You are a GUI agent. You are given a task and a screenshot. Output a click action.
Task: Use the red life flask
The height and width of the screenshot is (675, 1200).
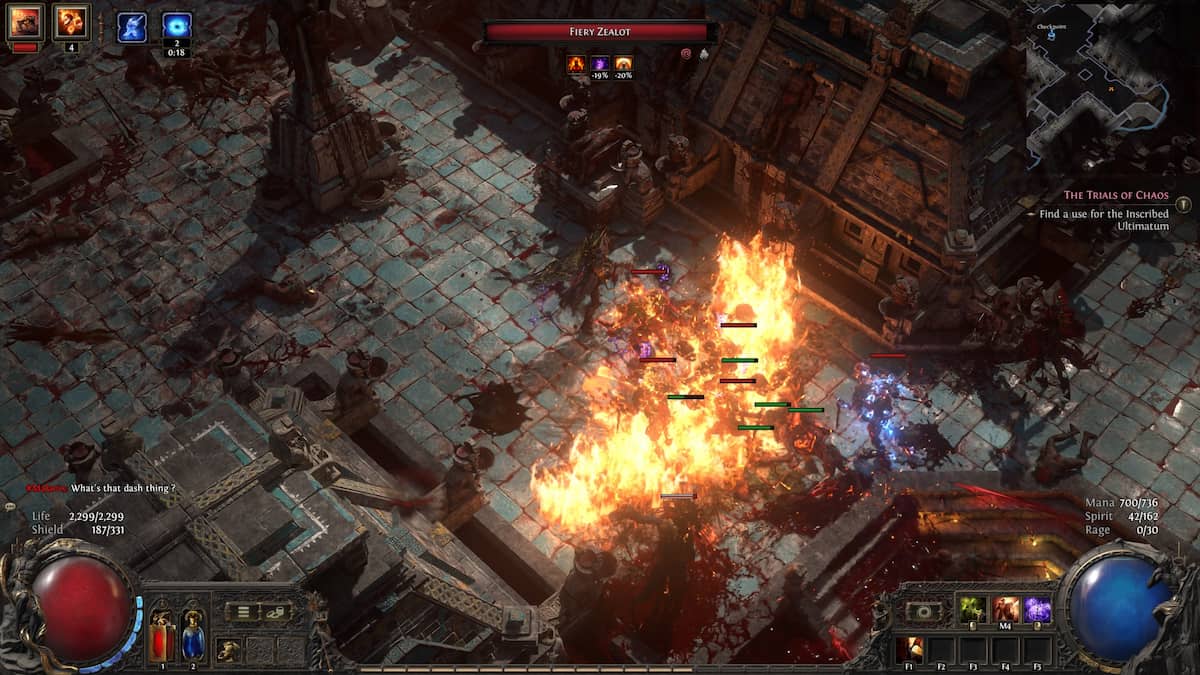(161, 634)
